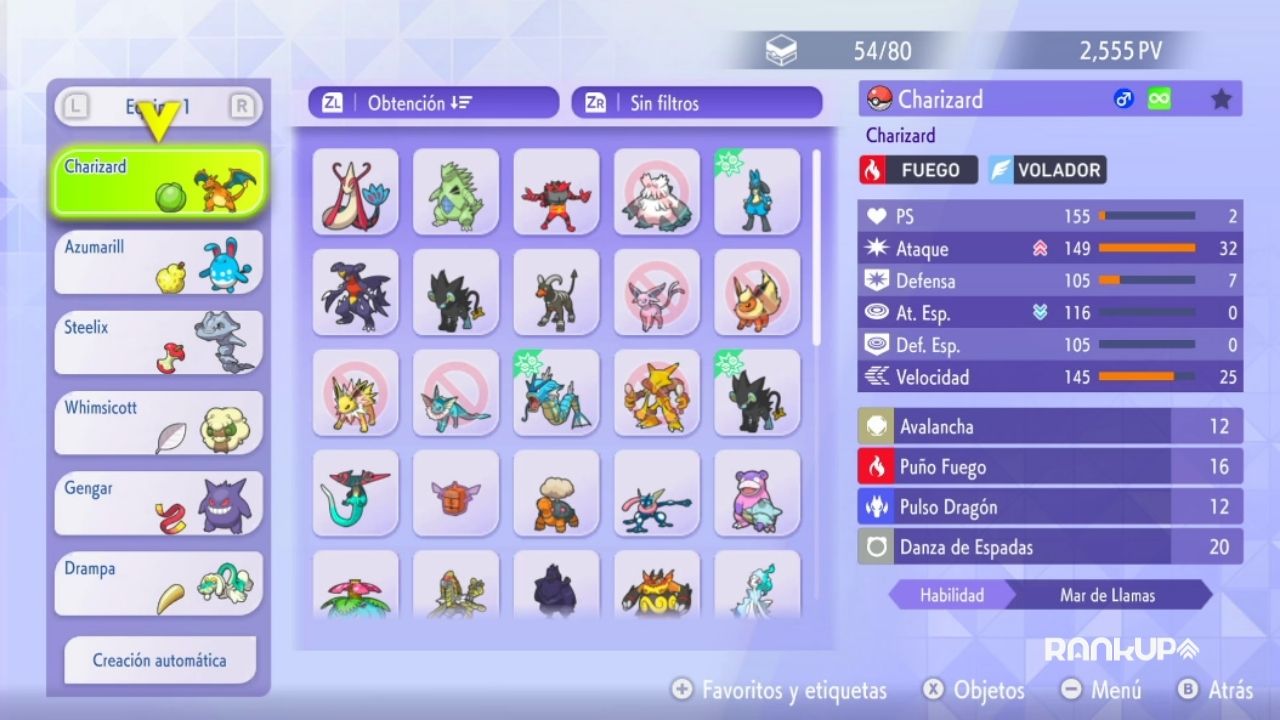Select the Gengar team slot
This screenshot has width=1280, height=720.
(x=159, y=503)
